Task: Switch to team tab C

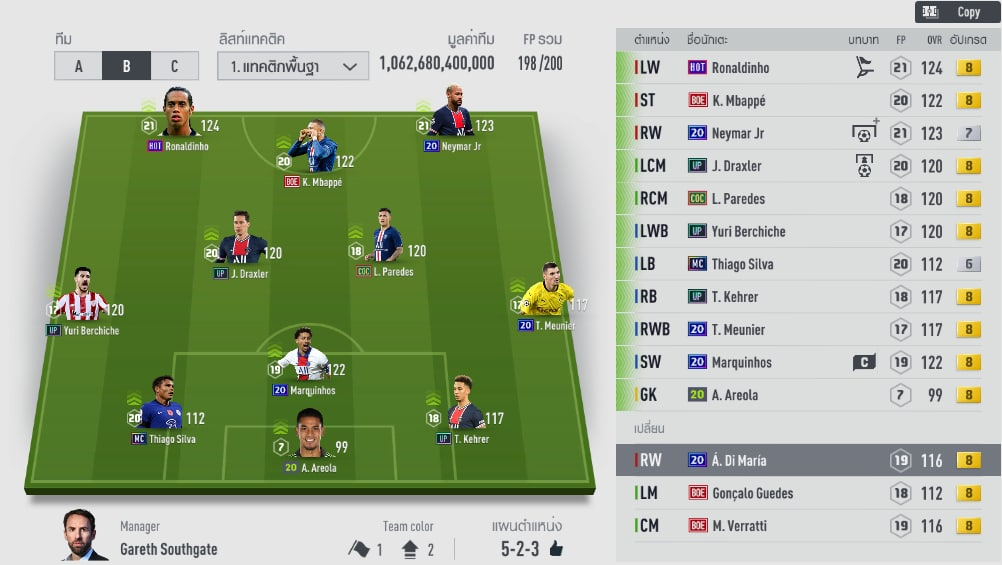Action: coord(174,66)
